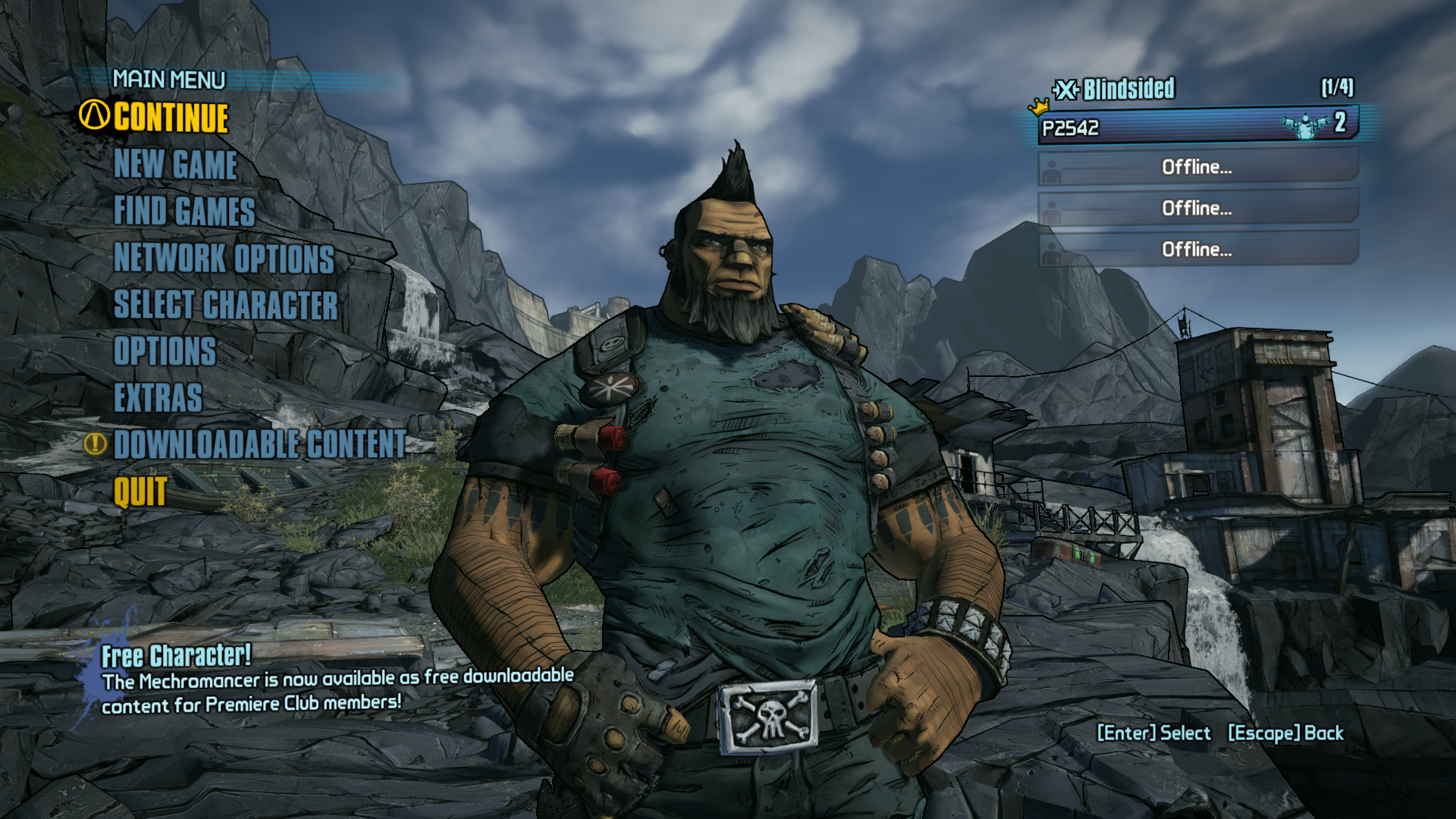Choose Select Character
The width and height of the screenshot is (1456, 819).
coord(225,305)
